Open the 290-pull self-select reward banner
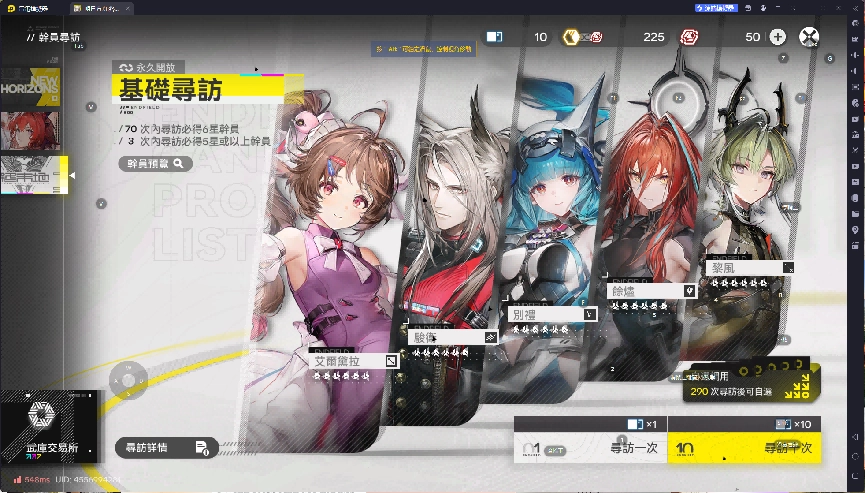Screen dimensions: 865x493 745,385
